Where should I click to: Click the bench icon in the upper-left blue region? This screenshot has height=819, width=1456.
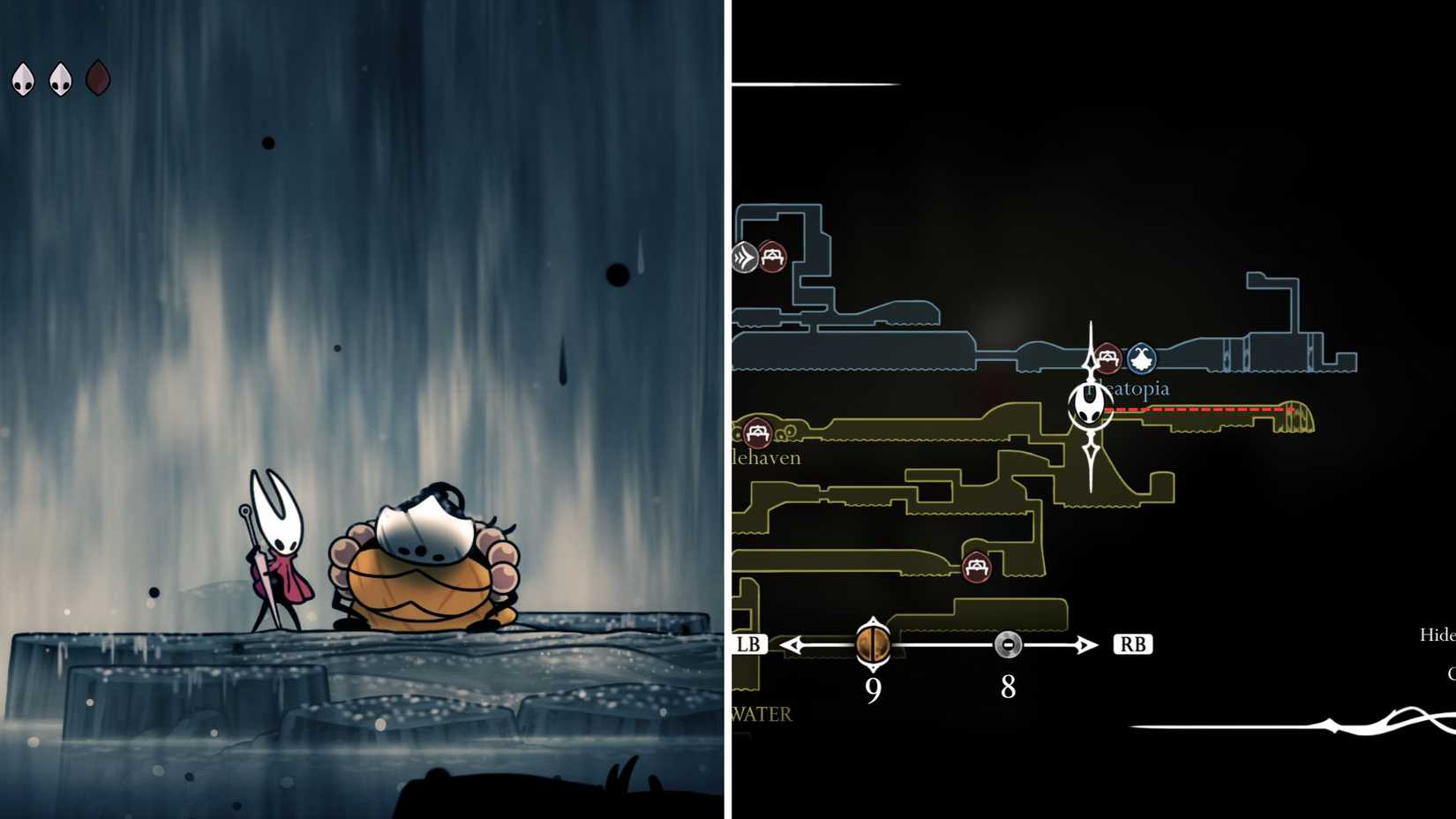tap(773, 257)
